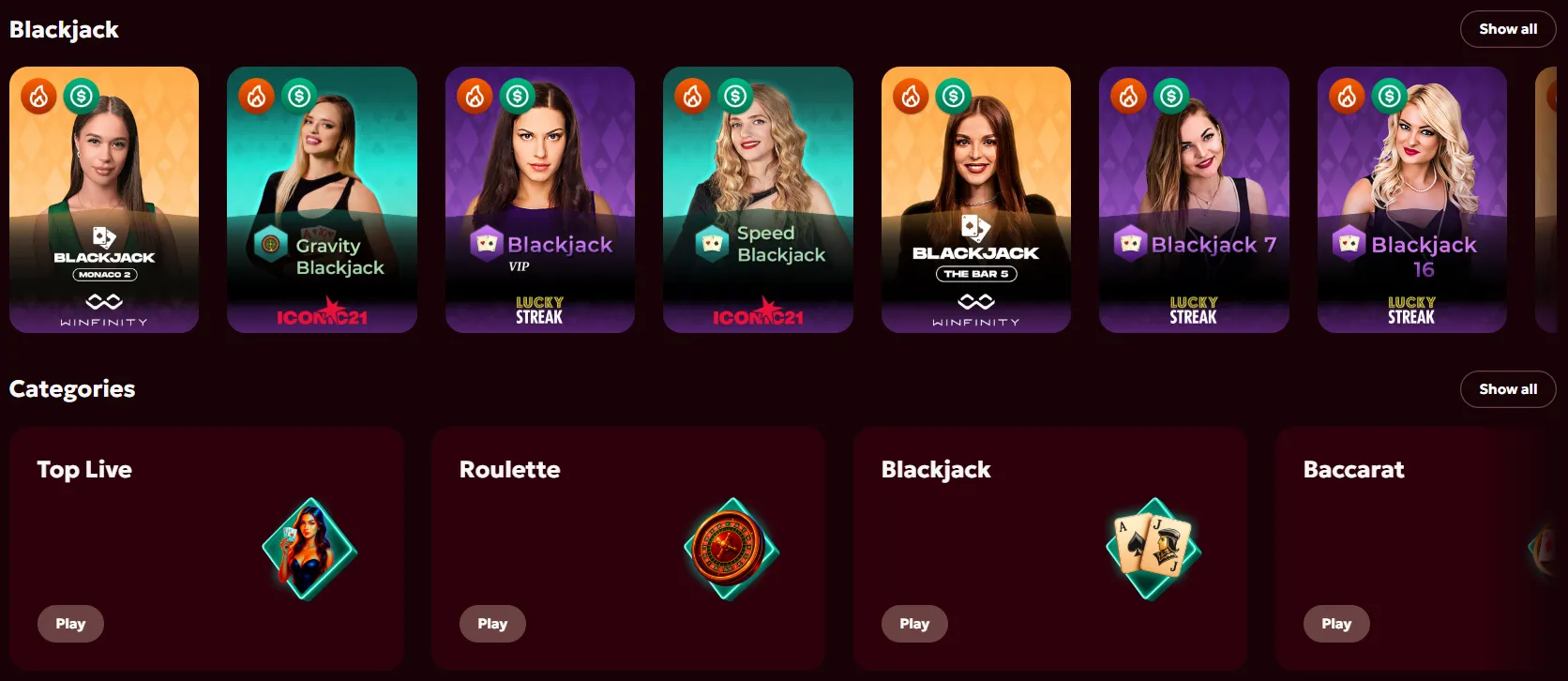
Task: Open the Blackjack 7 game card
Action: (x=1194, y=200)
